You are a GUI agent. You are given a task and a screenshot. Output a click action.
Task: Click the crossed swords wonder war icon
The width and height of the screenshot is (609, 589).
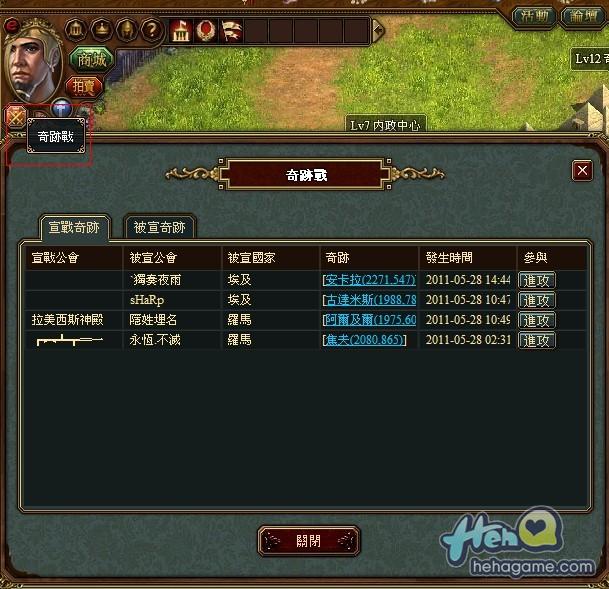[x=15, y=115]
